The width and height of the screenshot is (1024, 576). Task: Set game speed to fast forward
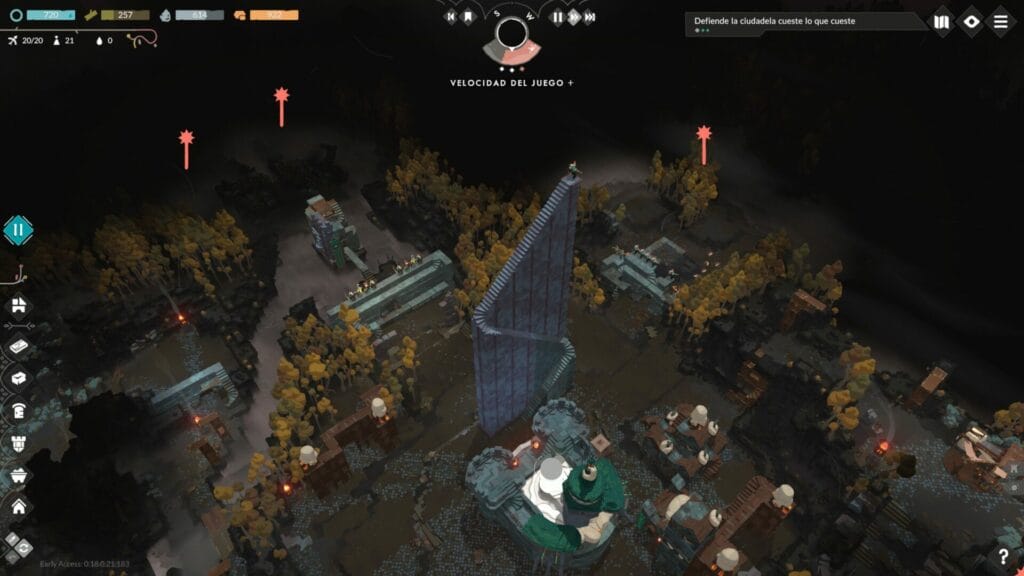(574, 17)
